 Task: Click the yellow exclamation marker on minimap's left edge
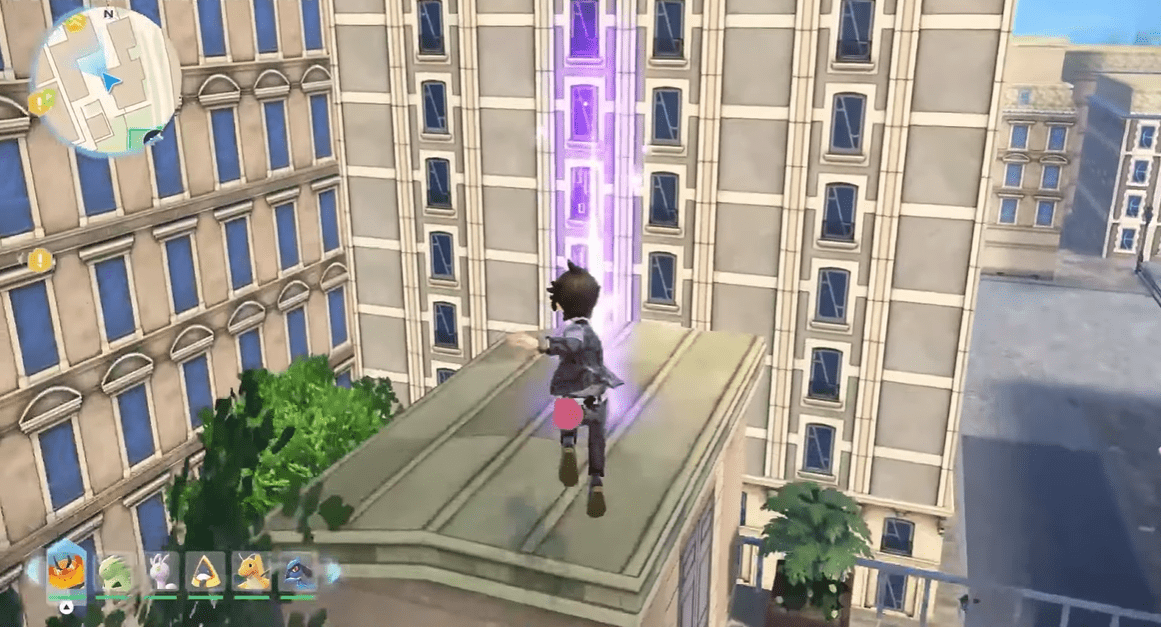pos(40,100)
